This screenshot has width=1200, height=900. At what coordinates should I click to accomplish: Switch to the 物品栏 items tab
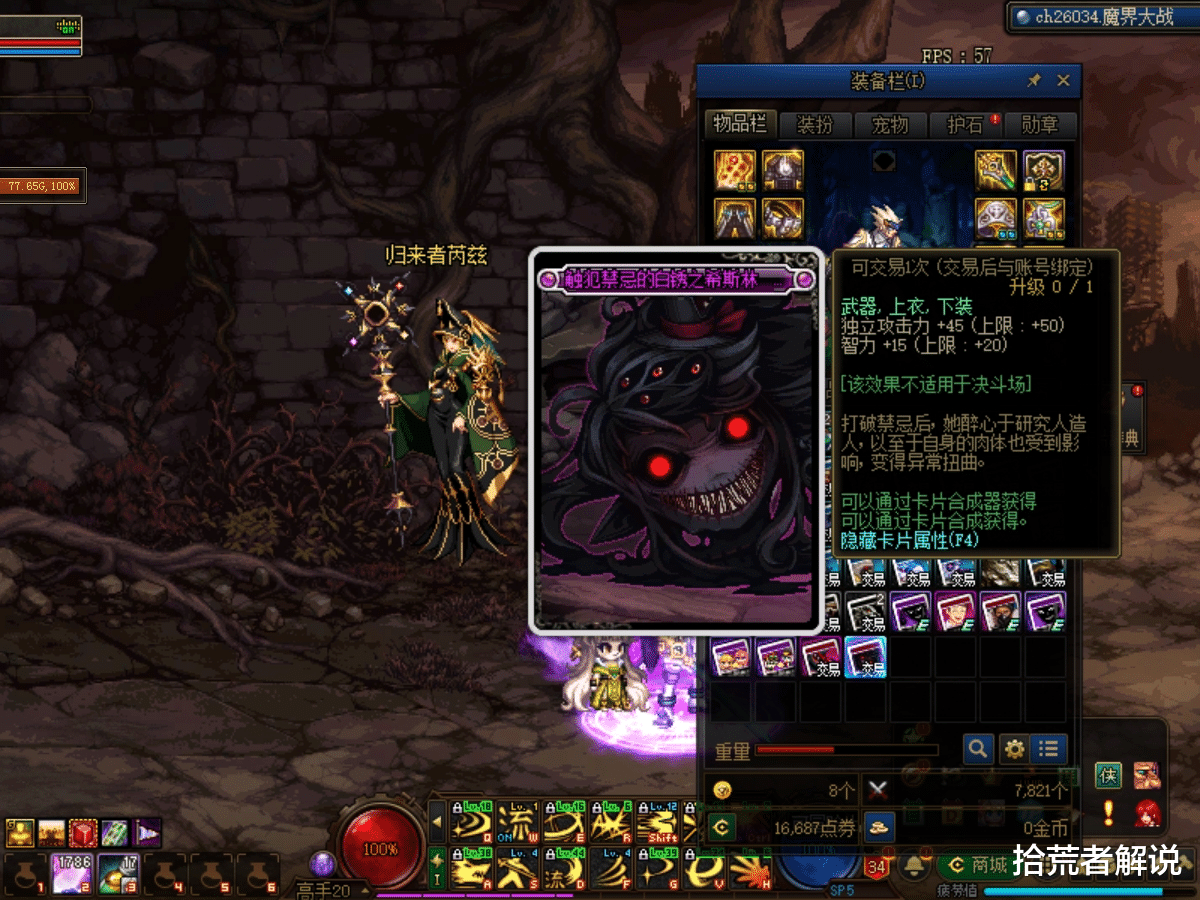(740, 124)
